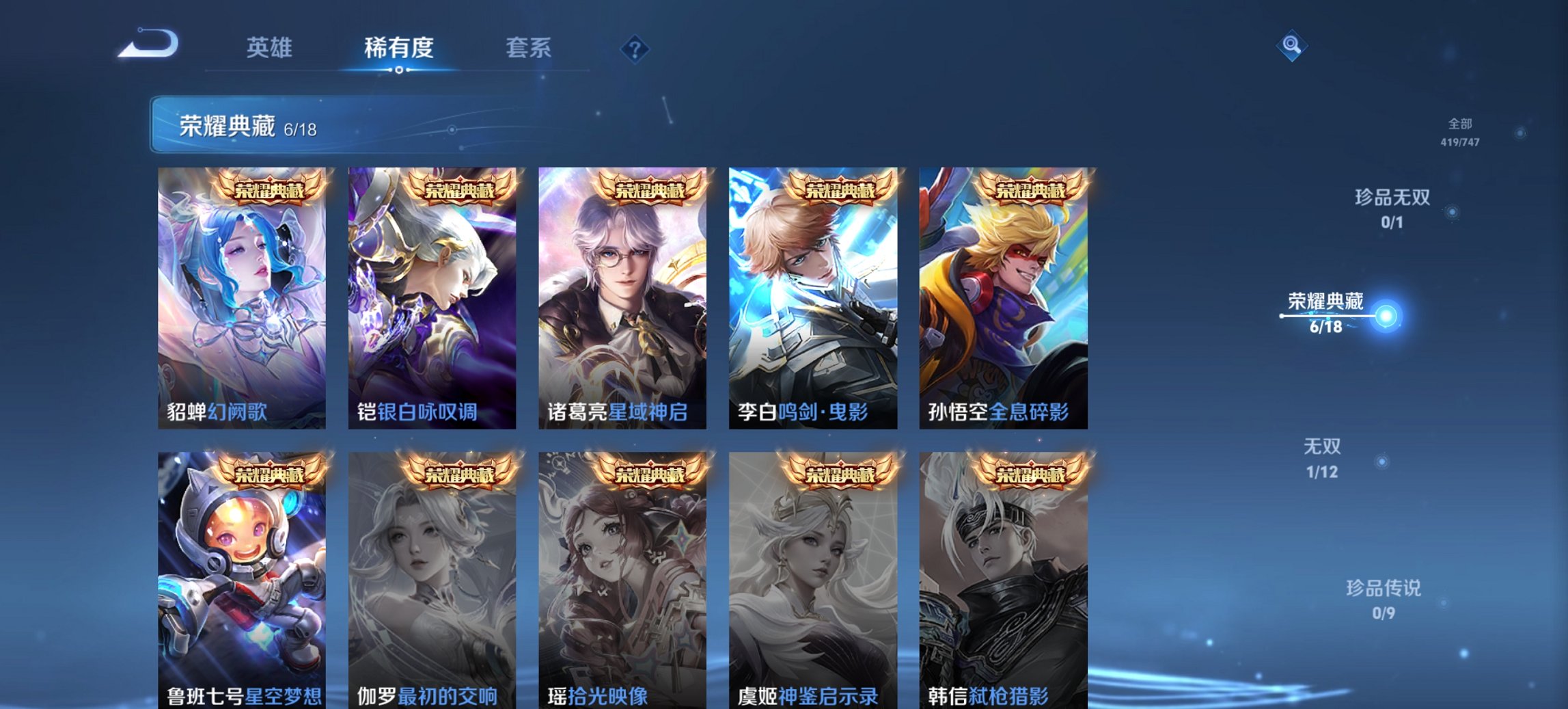The image size is (1568, 709).
Task: Open 铠's 银白咏叹调 skin card
Action: pyautogui.click(x=432, y=294)
